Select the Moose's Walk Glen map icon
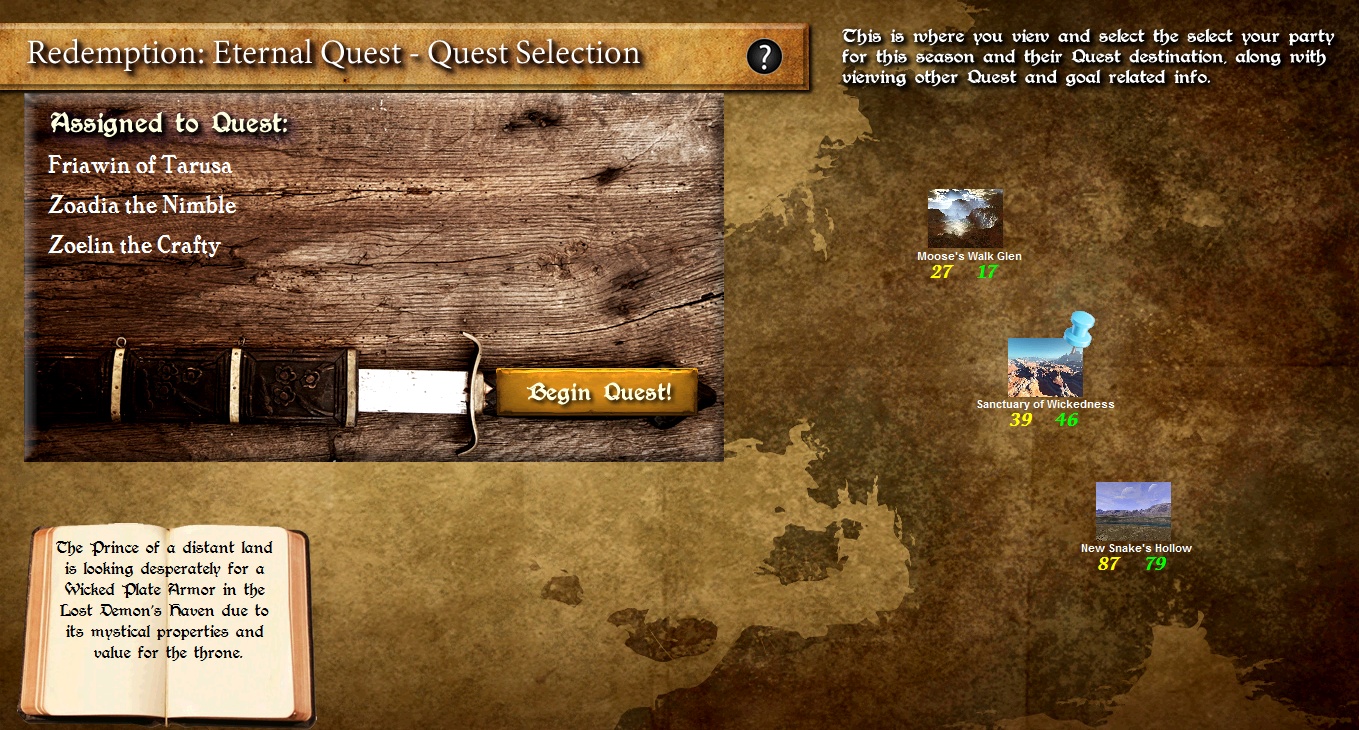 (x=964, y=218)
